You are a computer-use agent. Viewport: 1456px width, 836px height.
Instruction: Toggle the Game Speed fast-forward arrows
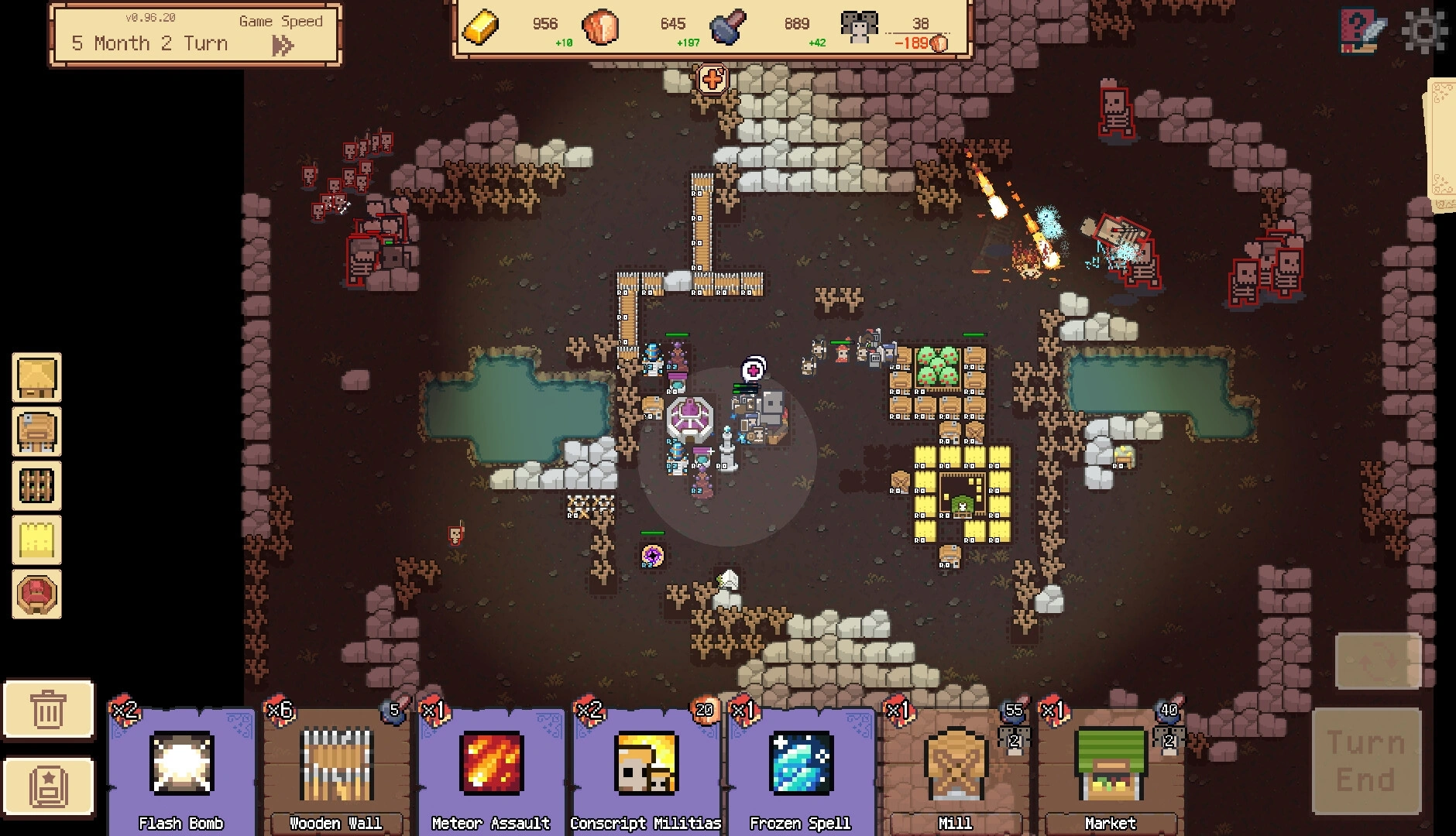(283, 46)
